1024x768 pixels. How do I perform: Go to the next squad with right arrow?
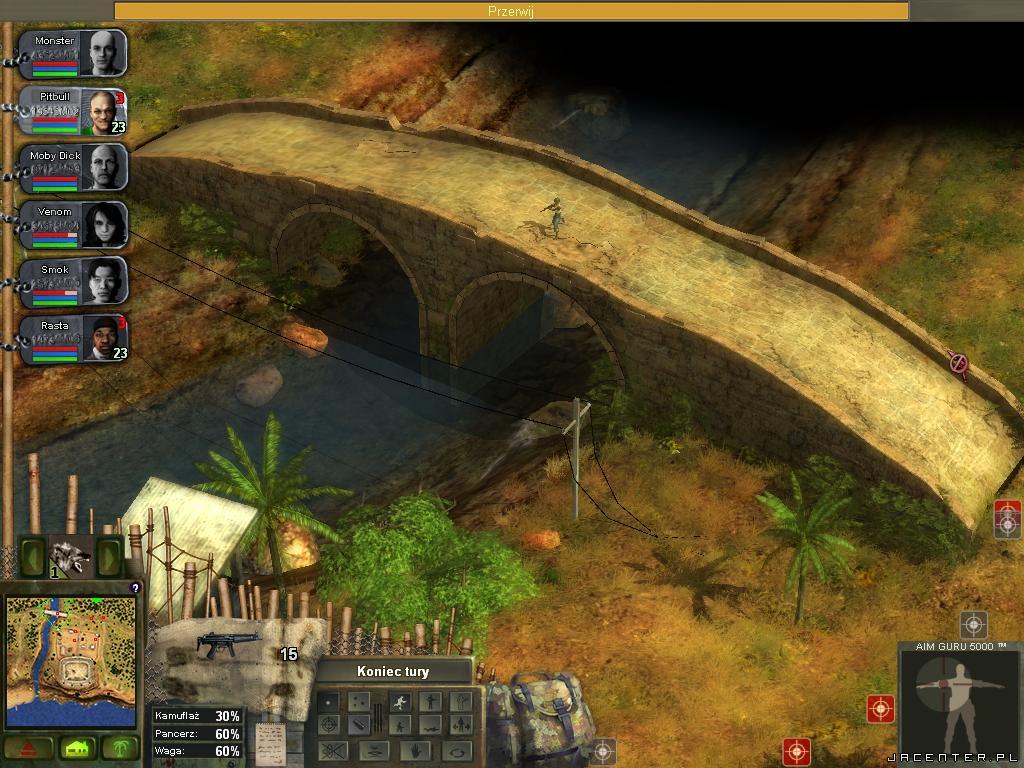click(110, 555)
